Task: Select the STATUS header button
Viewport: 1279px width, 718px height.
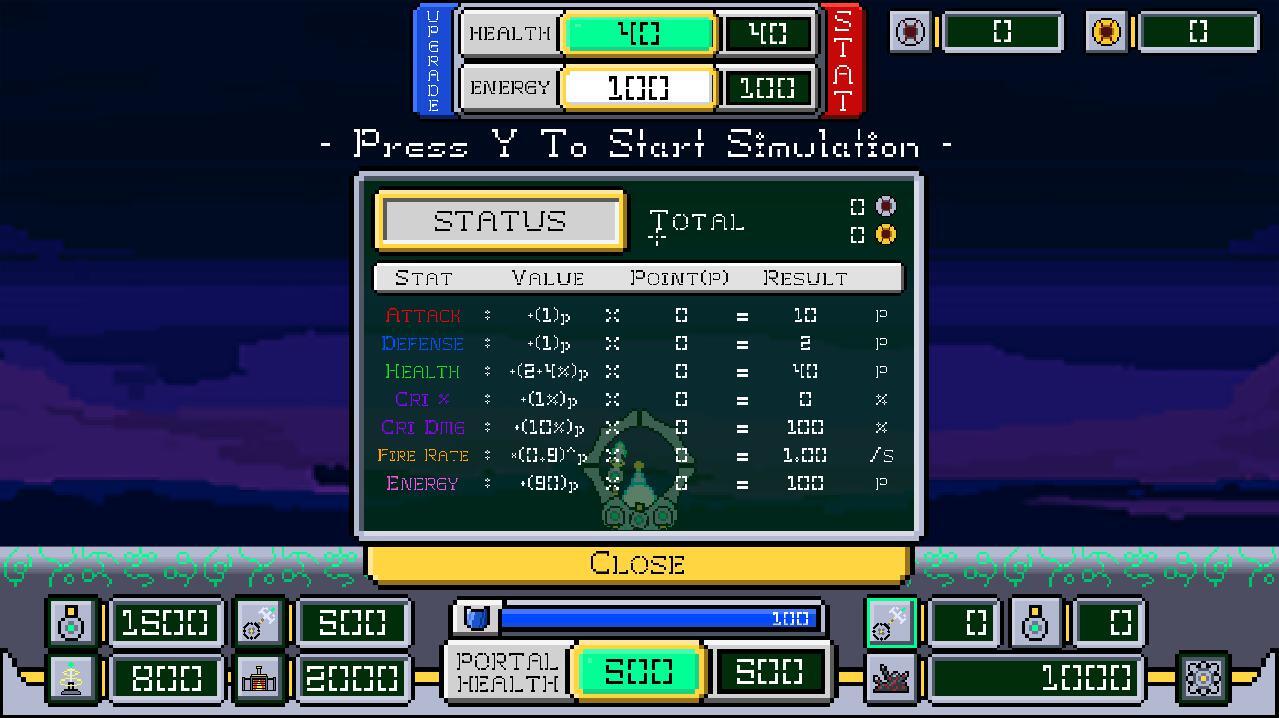Action: pyautogui.click(x=500, y=221)
